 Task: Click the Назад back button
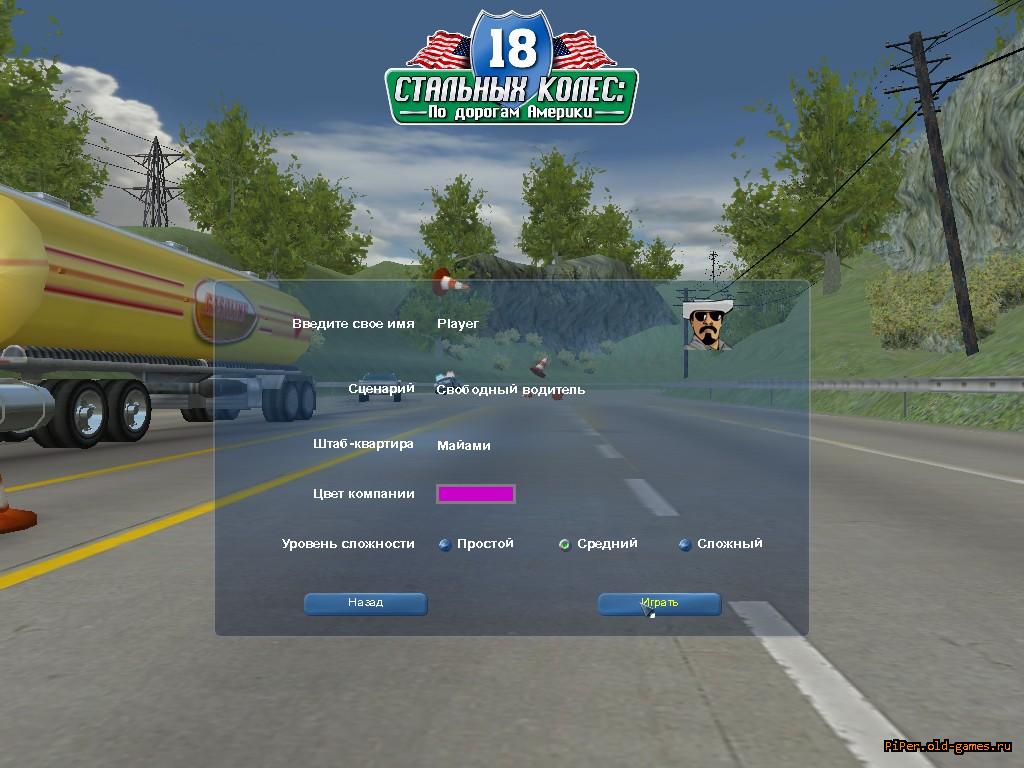click(x=365, y=603)
